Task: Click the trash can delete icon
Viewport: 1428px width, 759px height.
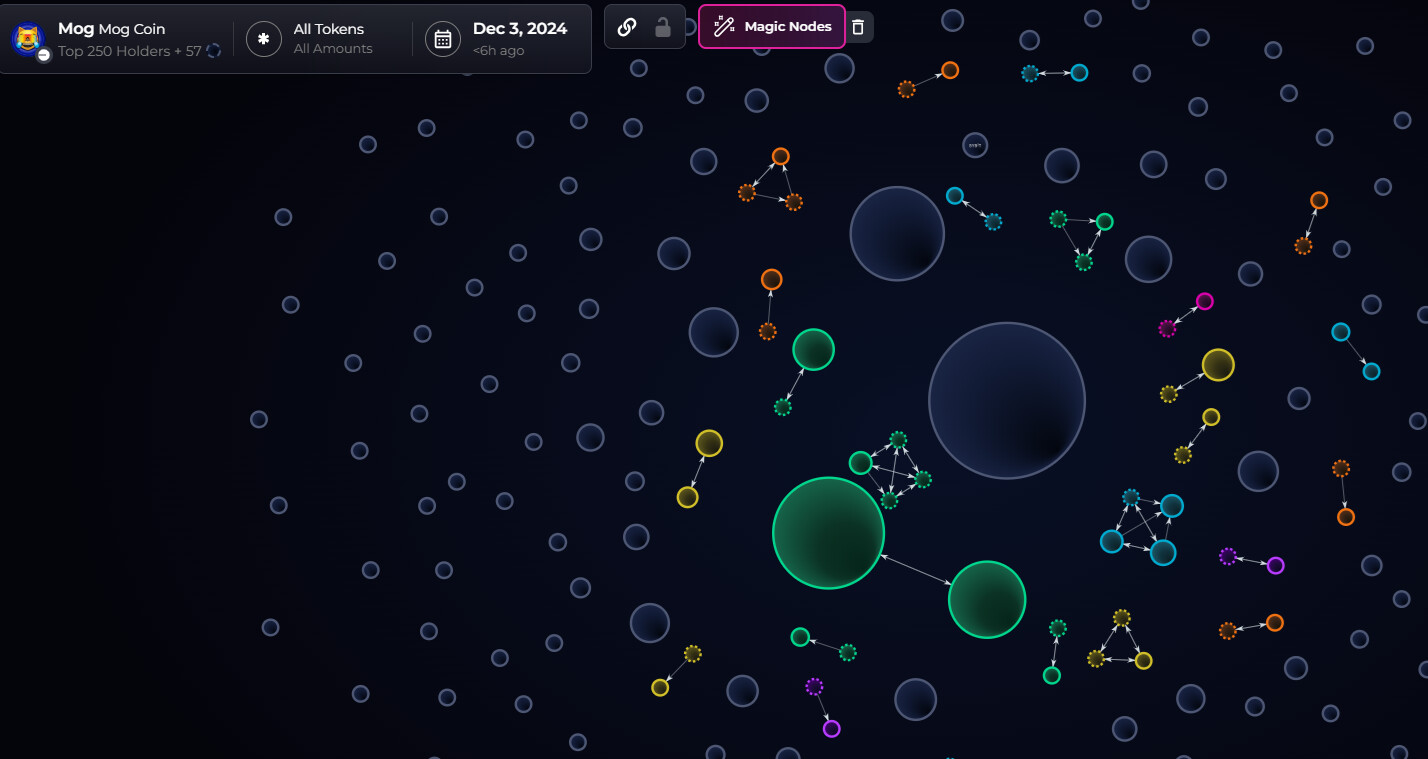Action: 859,27
